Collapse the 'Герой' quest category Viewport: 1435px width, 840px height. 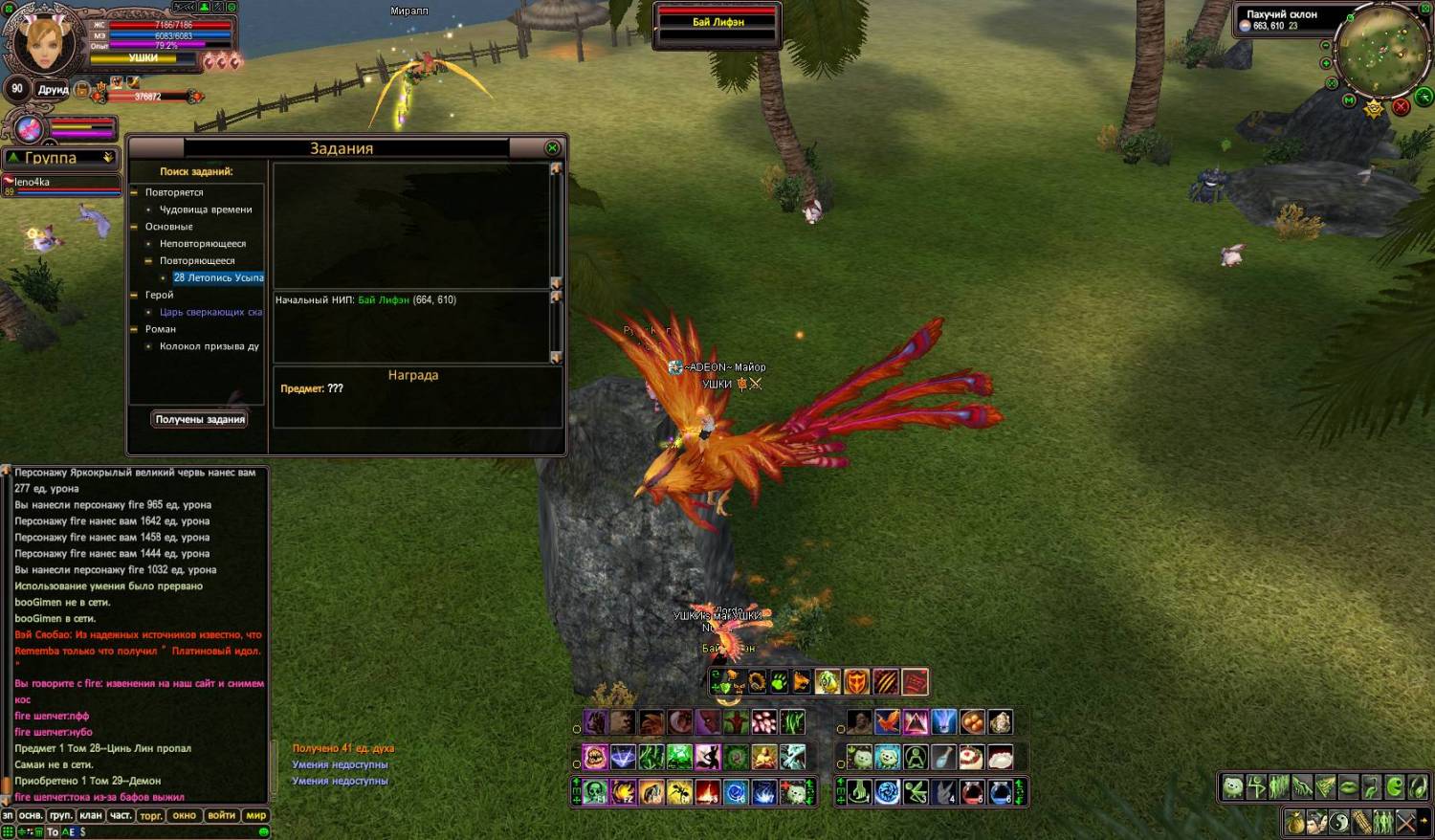pyautogui.click(x=135, y=295)
